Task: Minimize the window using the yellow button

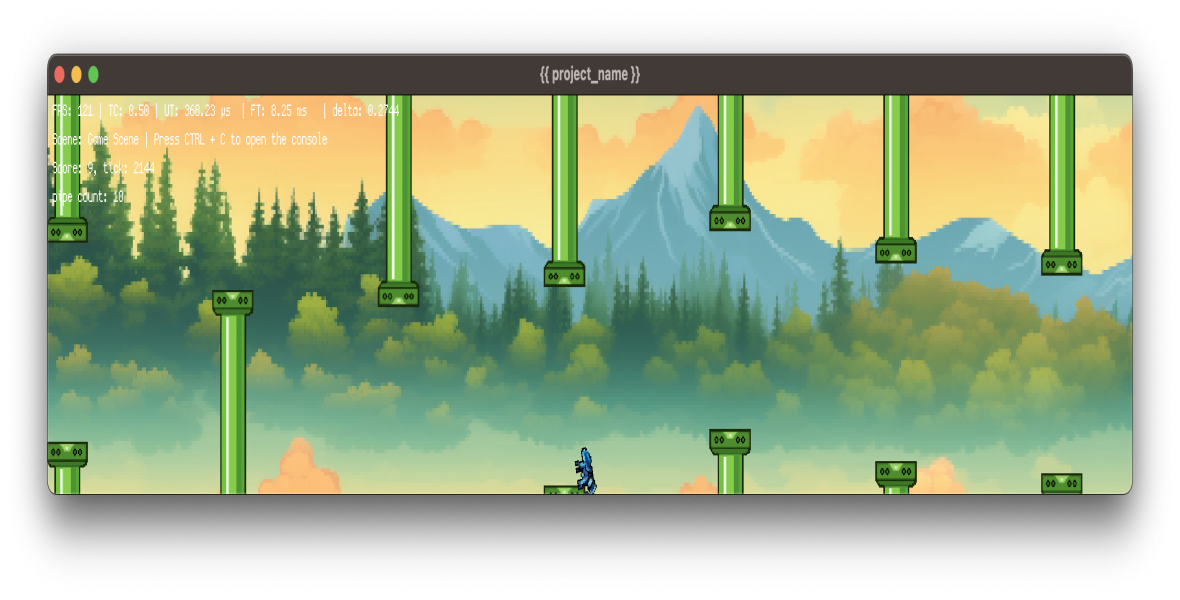Action: point(77,75)
